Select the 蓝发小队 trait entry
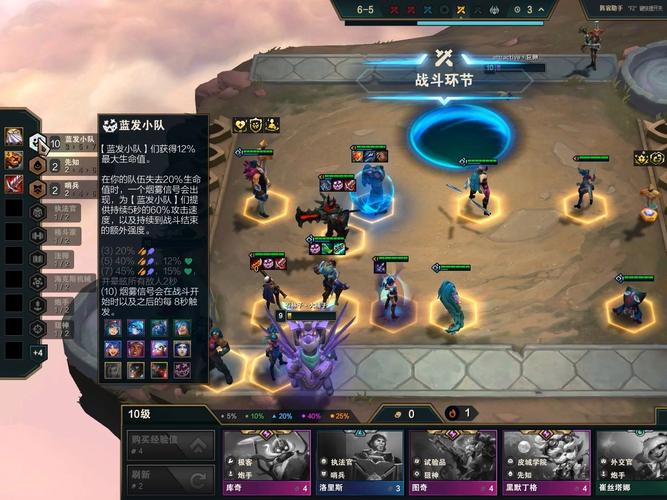Image resolution: width=667 pixels, height=500 pixels. [x=60, y=142]
